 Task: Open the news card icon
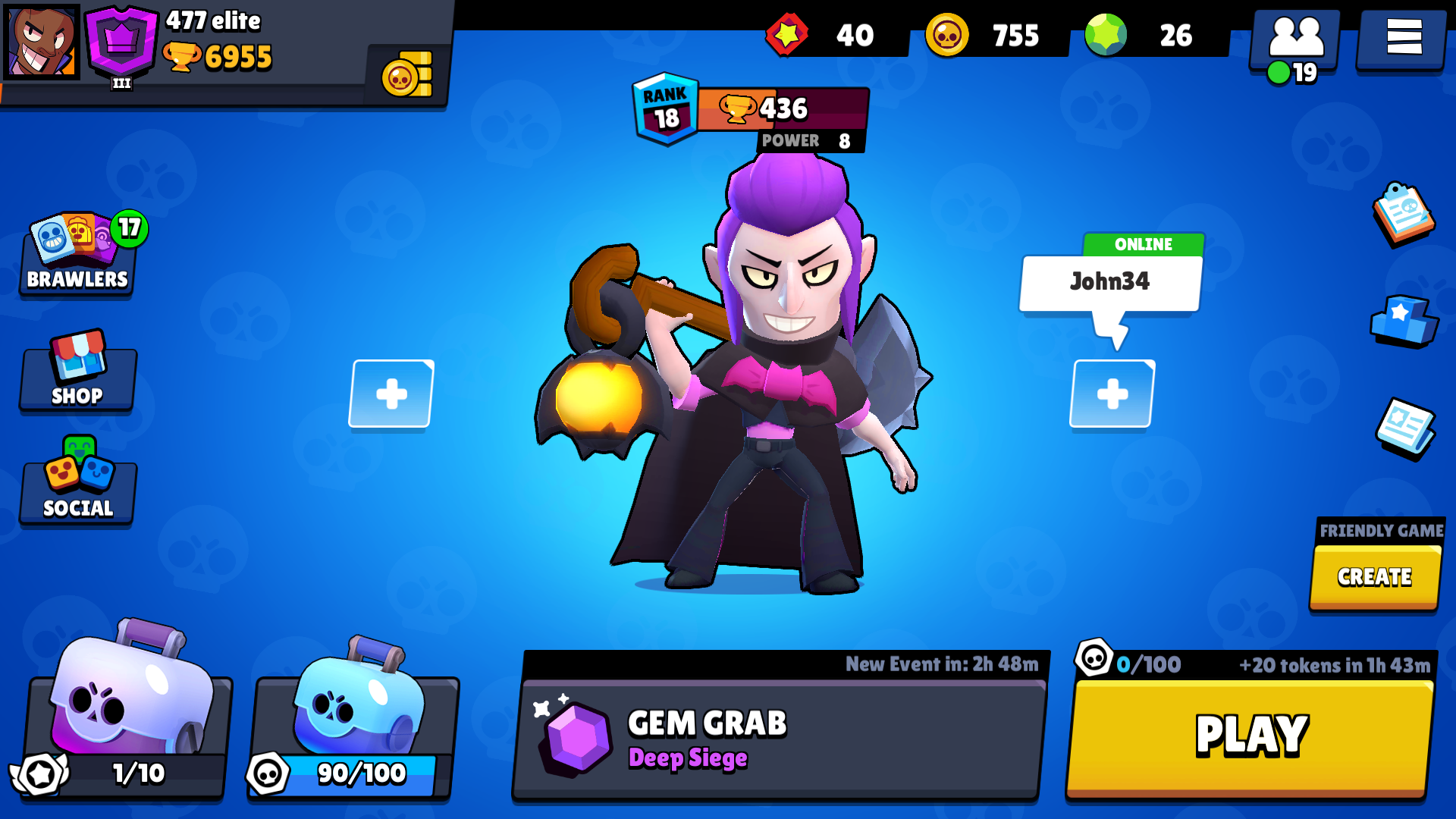pyautogui.click(x=1404, y=427)
